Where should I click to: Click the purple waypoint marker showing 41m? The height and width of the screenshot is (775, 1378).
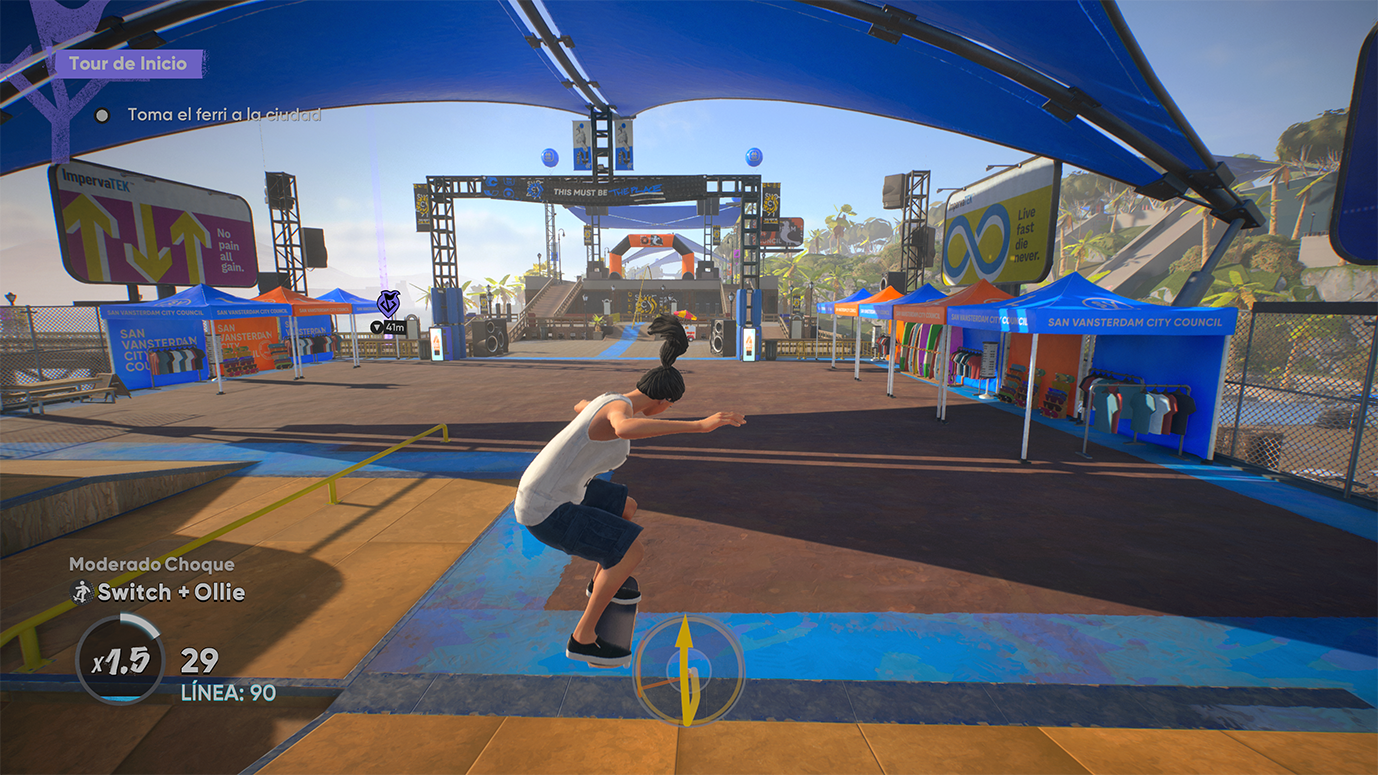[x=388, y=304]
